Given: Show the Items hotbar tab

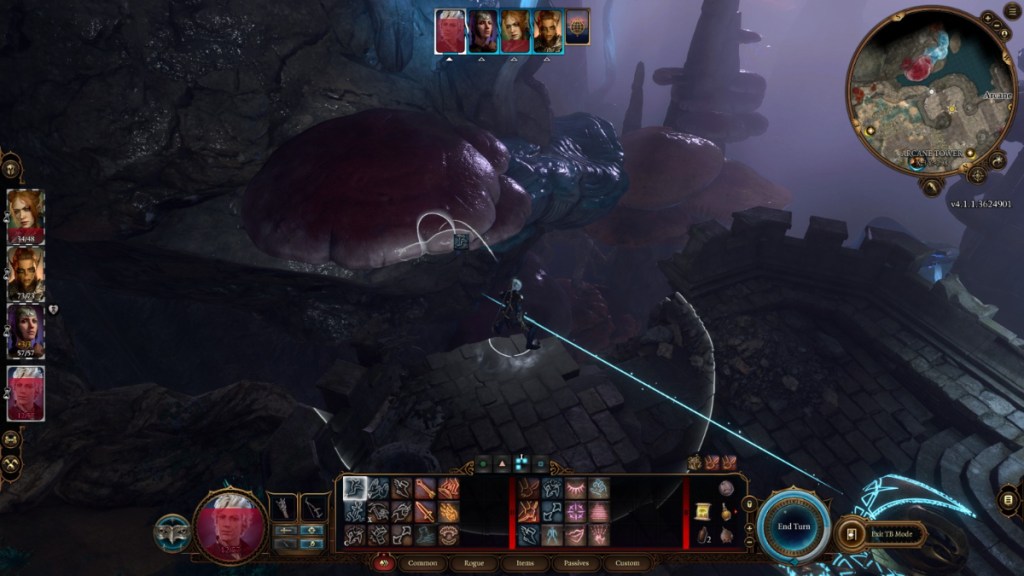Looking at the screenshot, I should point(524,564).
